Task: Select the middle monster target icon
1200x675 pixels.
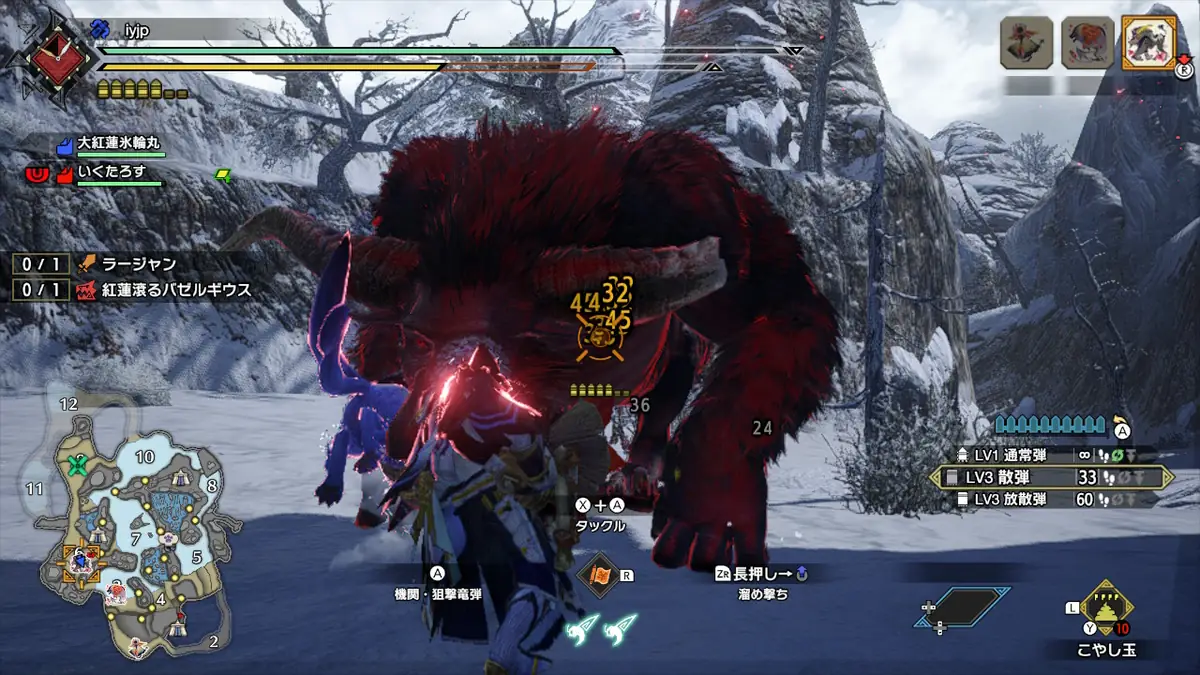Action: (1087, 43)
